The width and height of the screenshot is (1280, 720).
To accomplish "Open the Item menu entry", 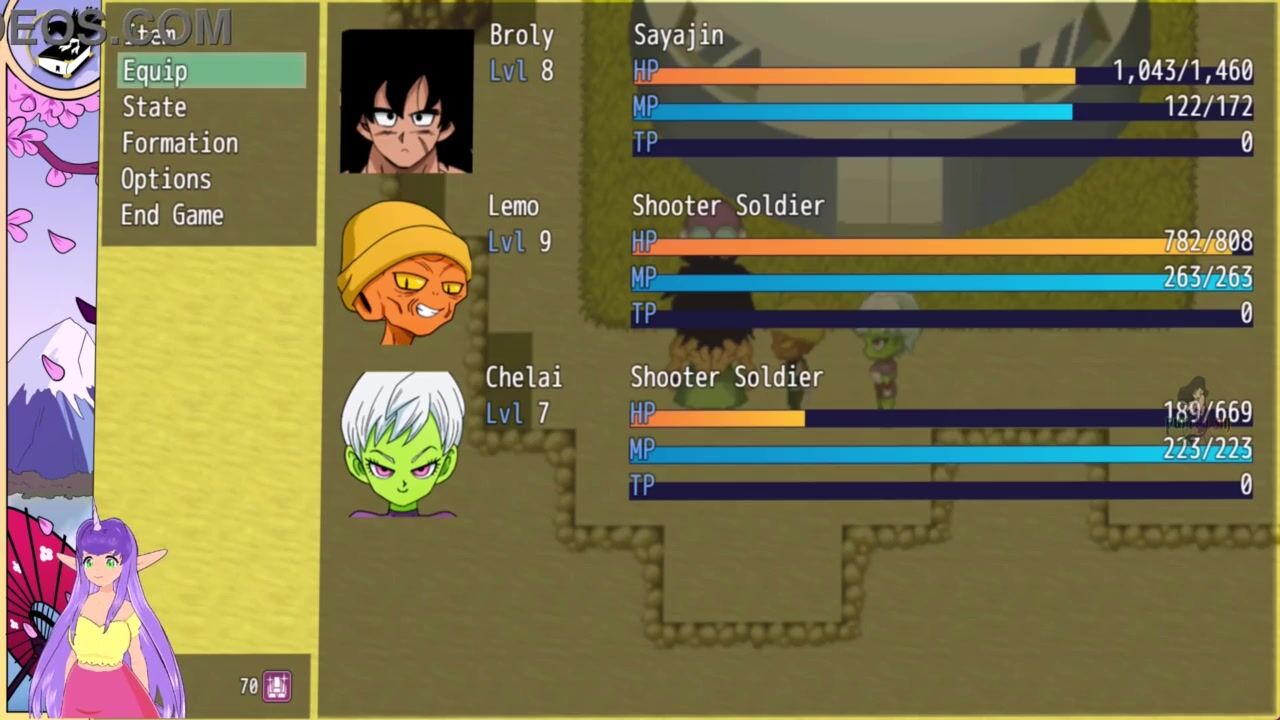I will point(150,35).
